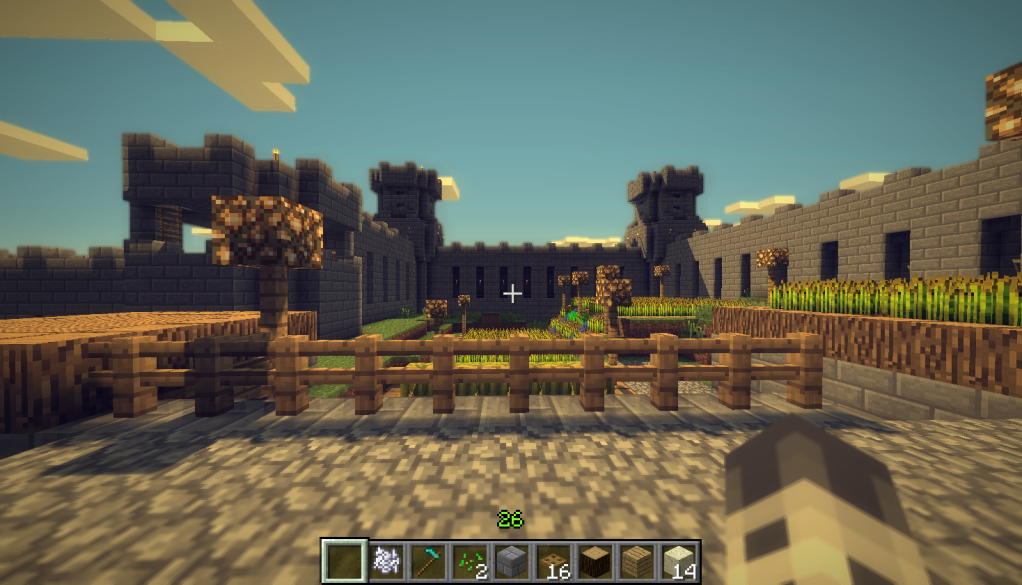This screenshot has height=585, width=1022.
Task: Choose the seeds stack of 2
Action: pos(470,560)
